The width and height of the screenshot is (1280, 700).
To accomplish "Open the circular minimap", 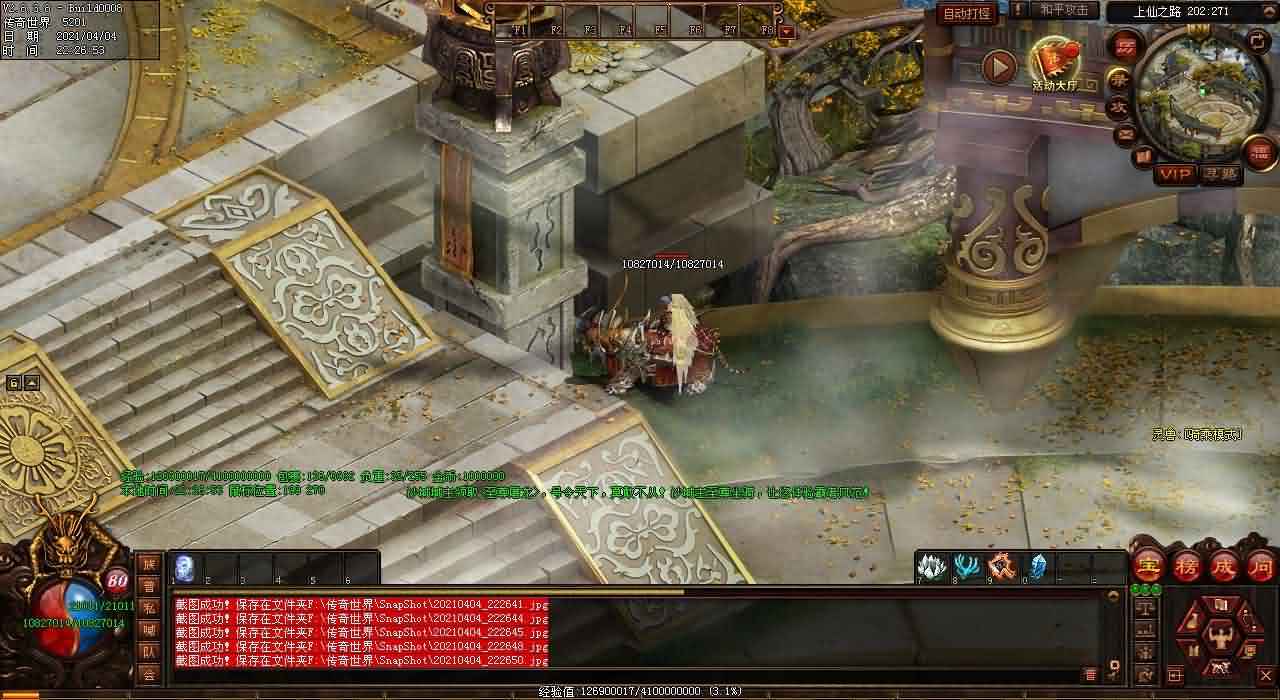I will 1200,94.
